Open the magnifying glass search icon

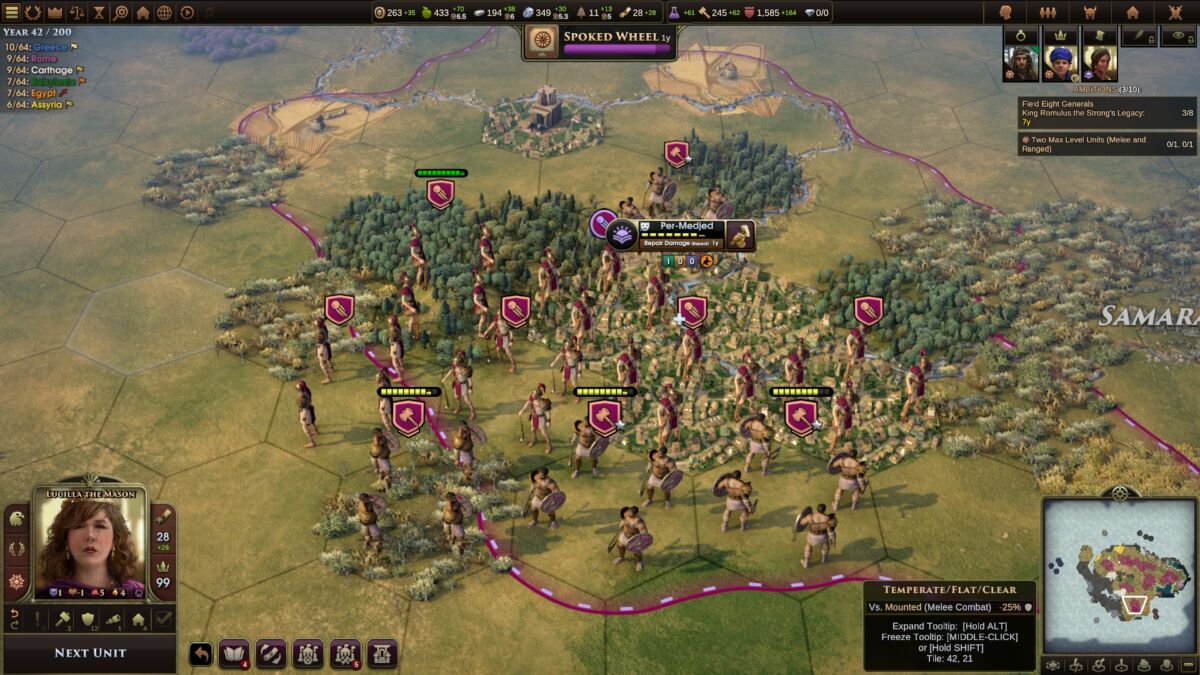point(120,12)
